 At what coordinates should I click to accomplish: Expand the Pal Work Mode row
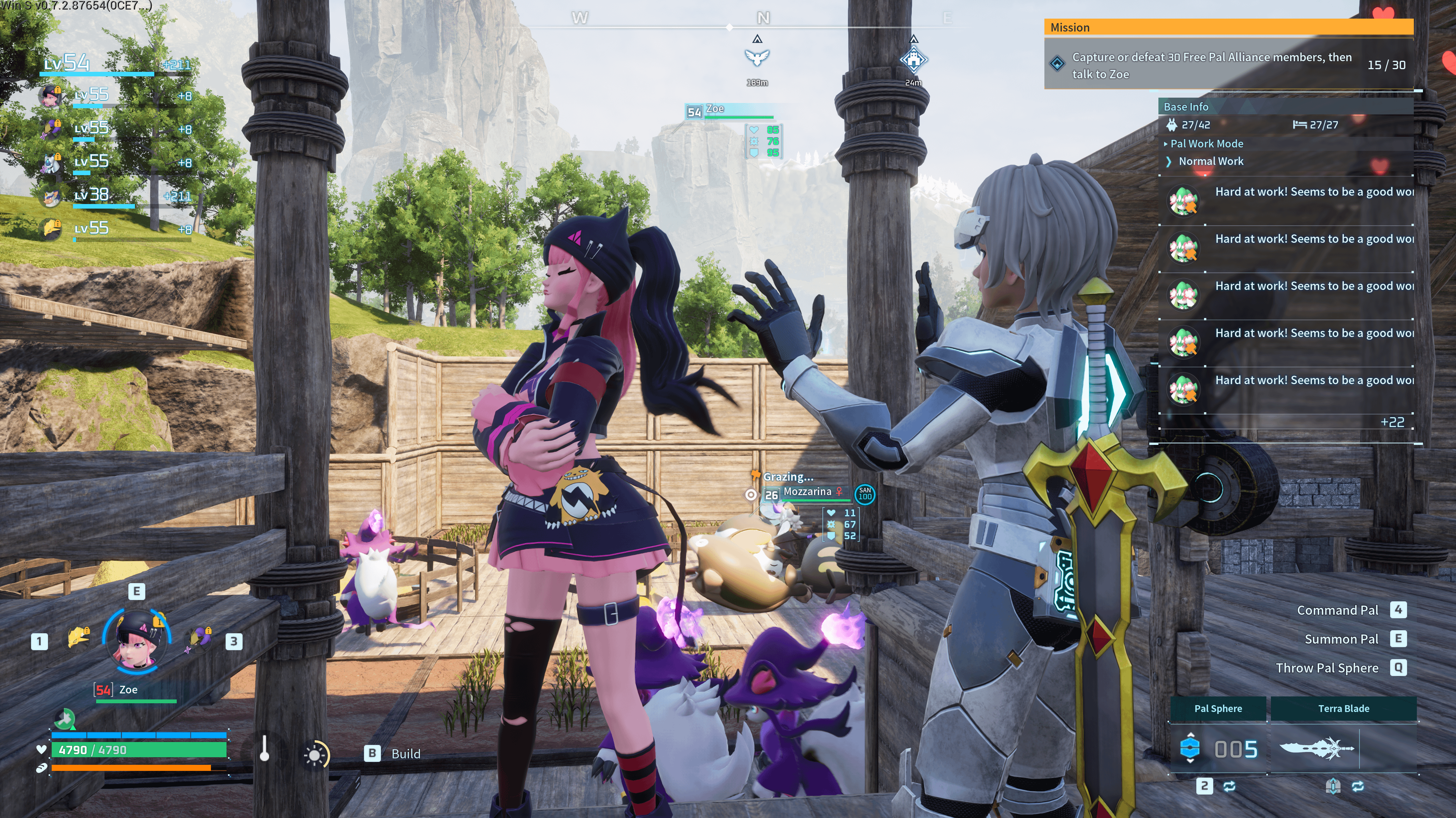tap(1206, 144)
